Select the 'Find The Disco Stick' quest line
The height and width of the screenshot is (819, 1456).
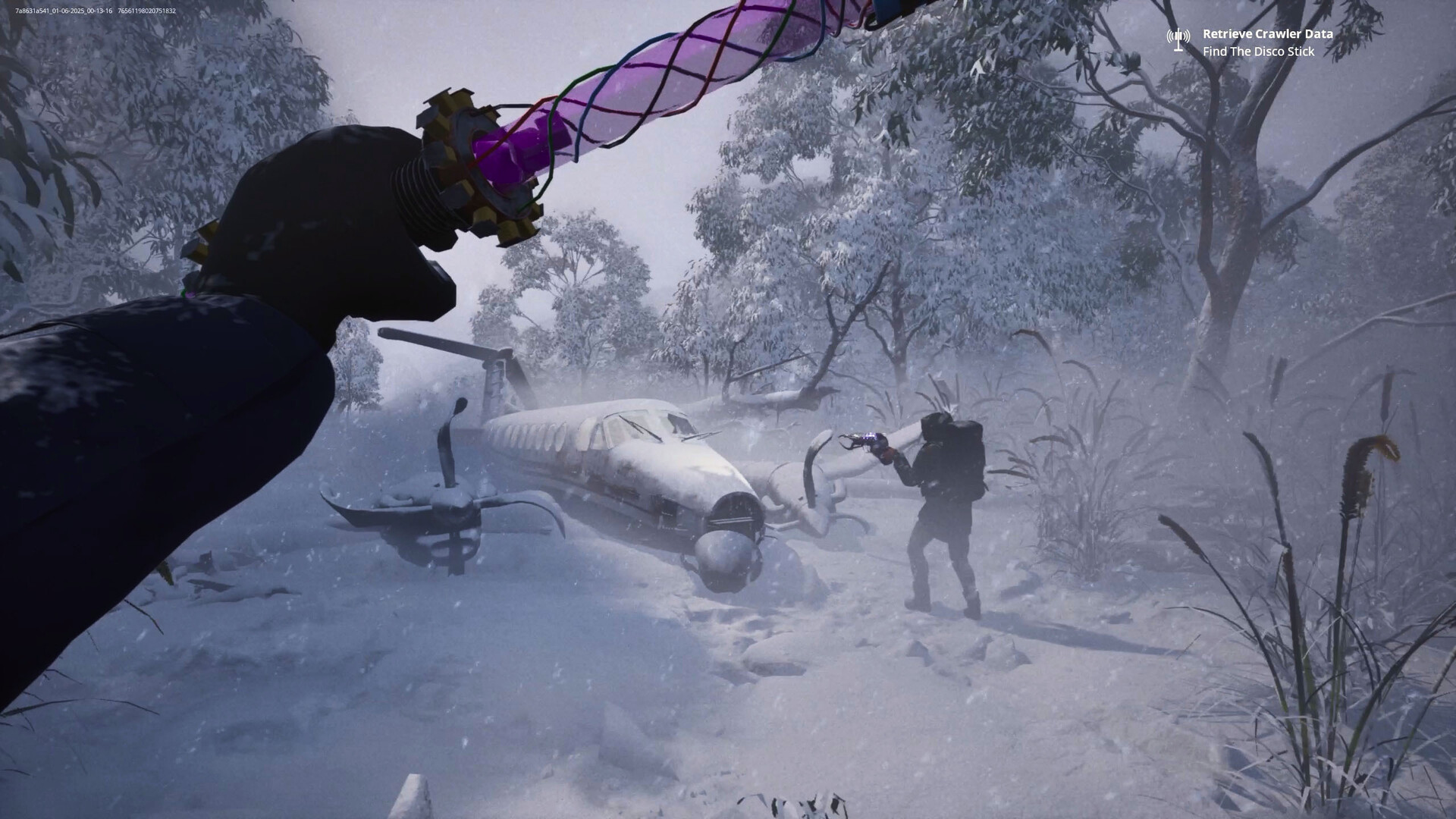click(x=1259, y=52)
